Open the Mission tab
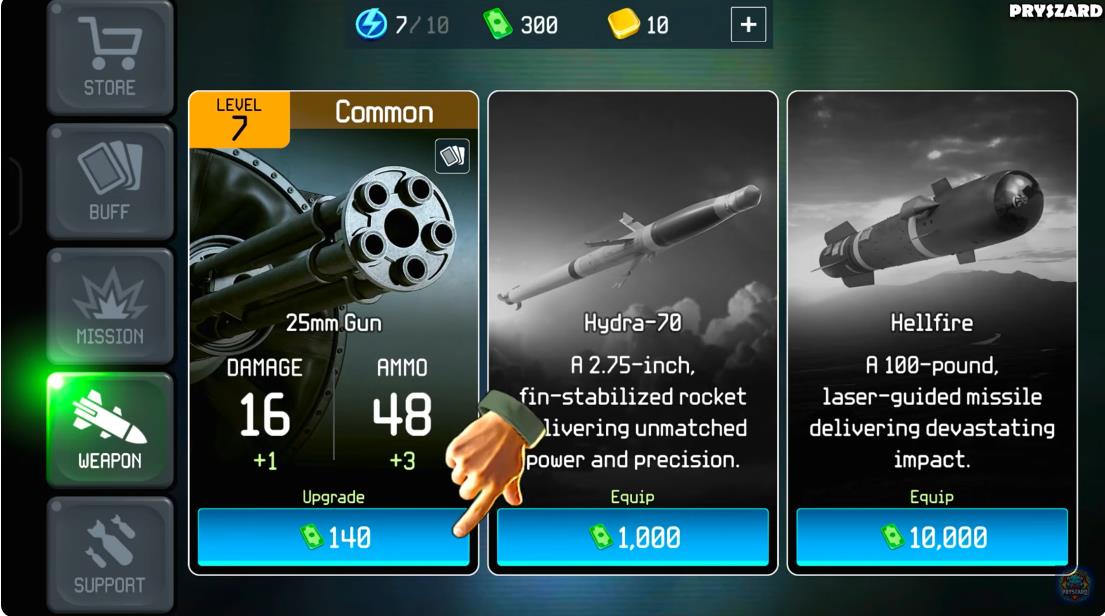1105x616 pixels. 109,306
